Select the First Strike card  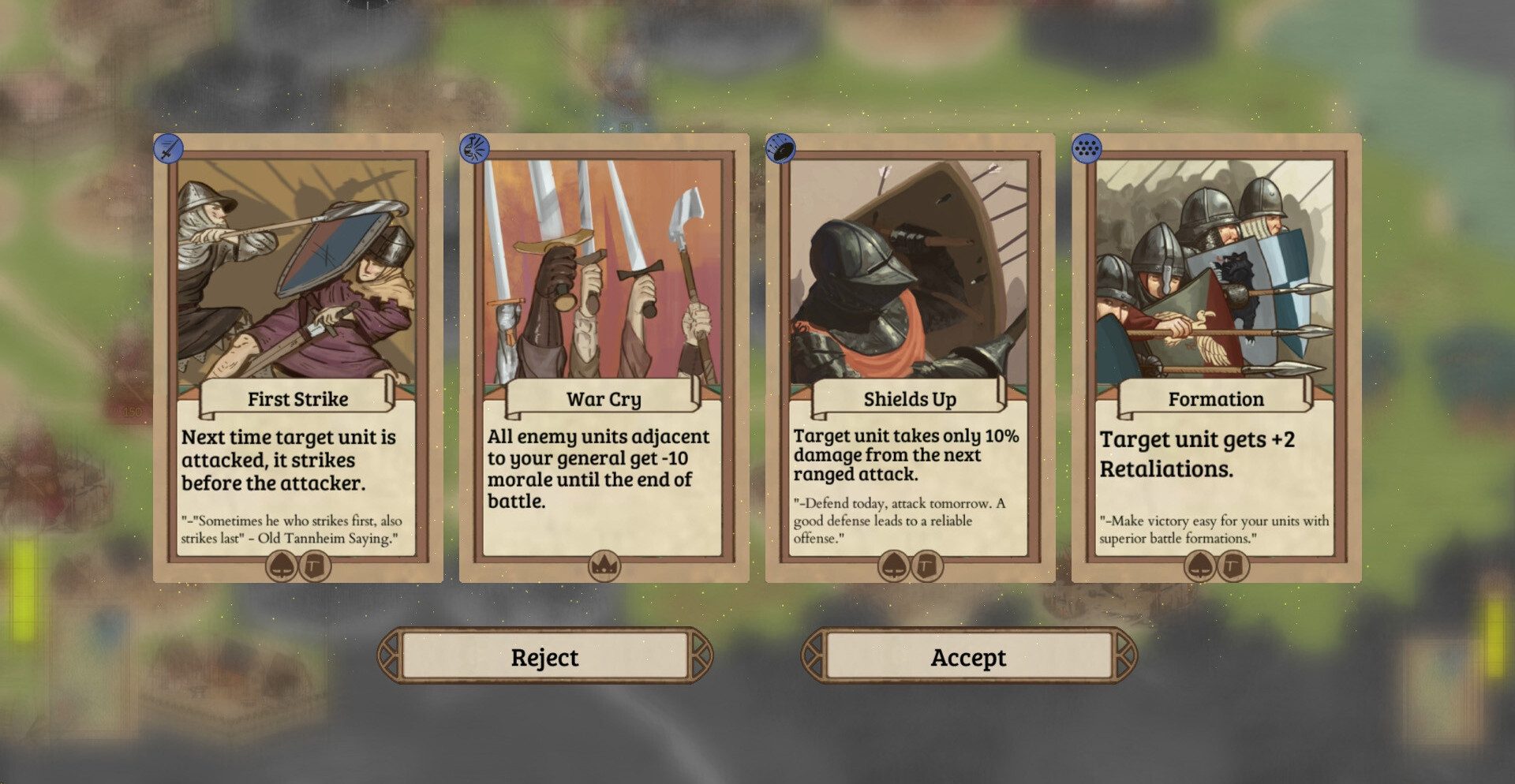pyautogui.click(x=297, y=357)
